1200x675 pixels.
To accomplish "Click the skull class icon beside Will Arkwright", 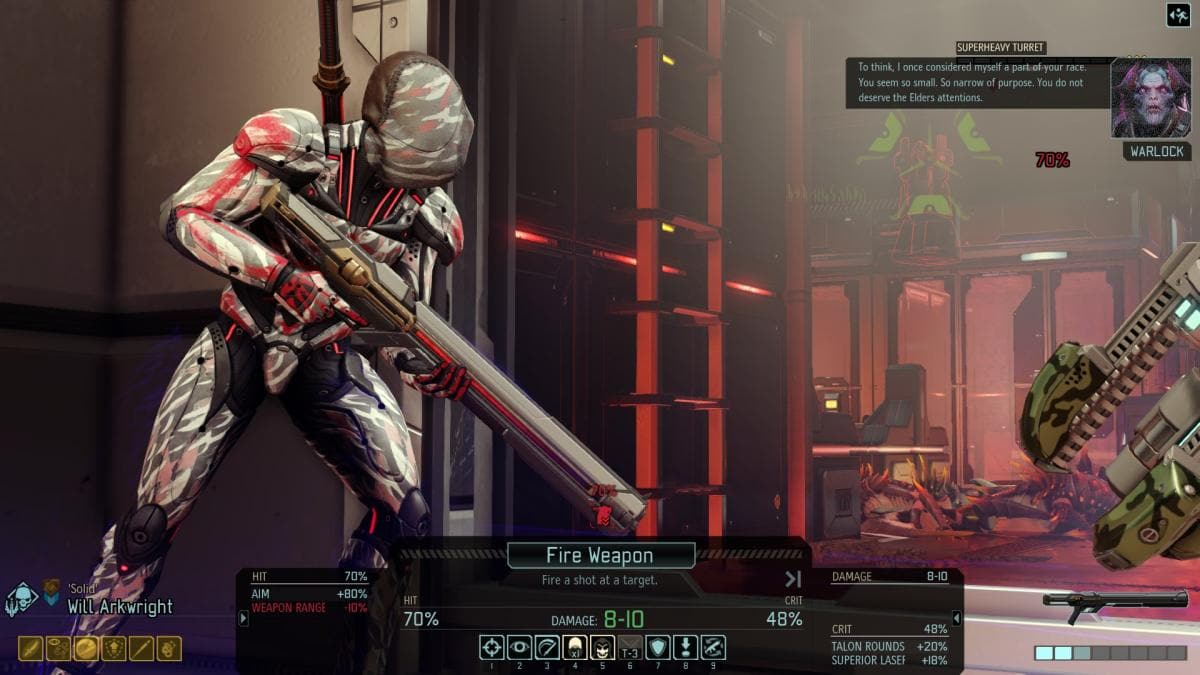I will point(21,600).
